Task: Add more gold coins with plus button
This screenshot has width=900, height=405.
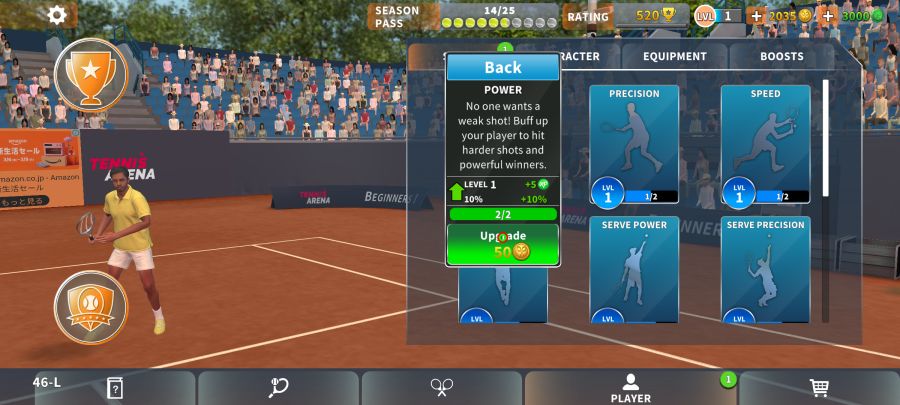Action: pos(755,16)
